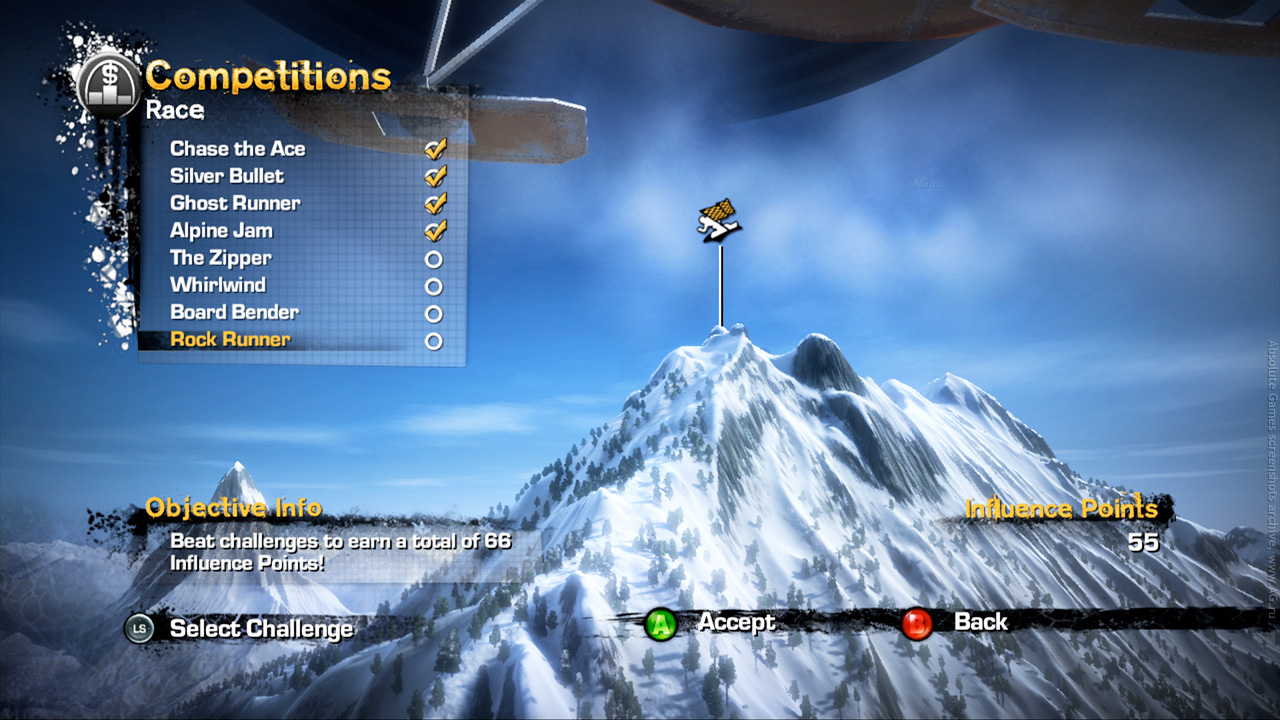The height and width of the screenshot is (720, 1280).
Task: Open the Ghost Runner race
Action: 235,203
